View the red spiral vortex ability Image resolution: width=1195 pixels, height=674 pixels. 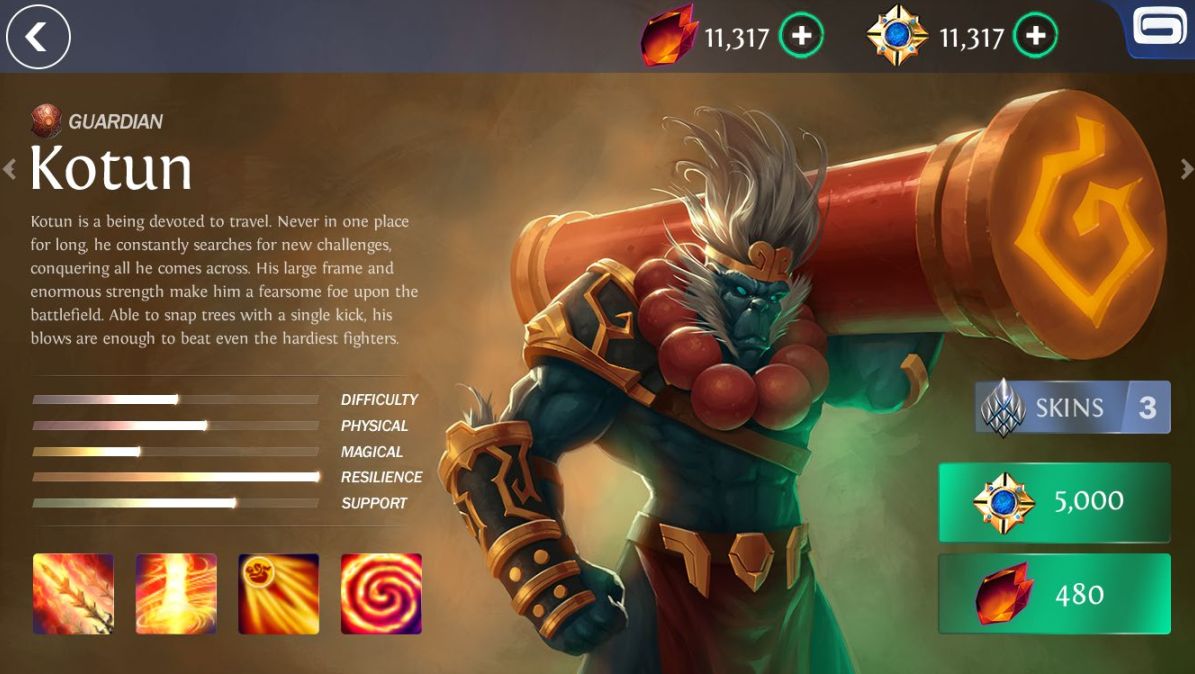click(381, 594)
